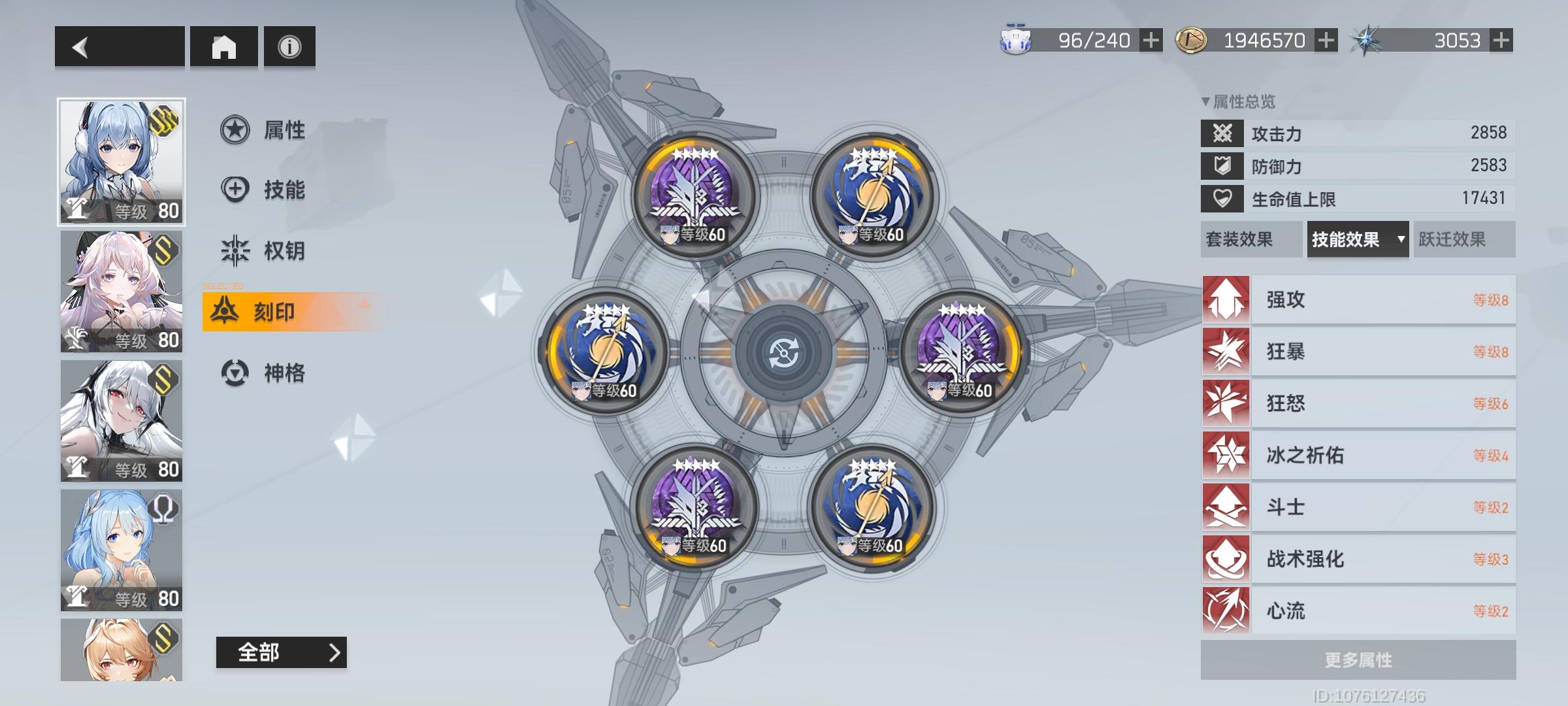Select the 冰之祈佑 effect icon
The image size is (1568, 706).
(x=1225, y=455)
